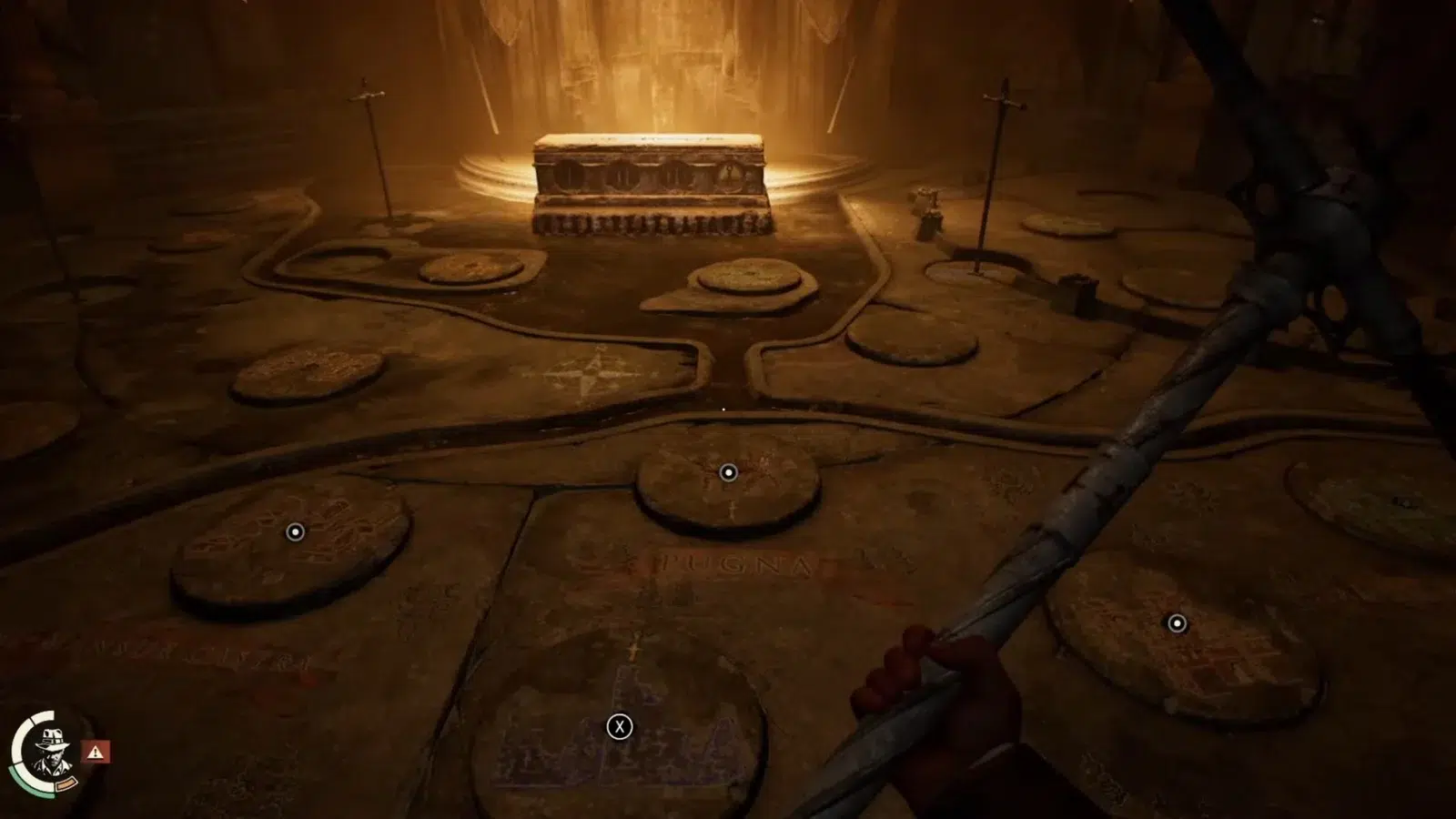The height and width of the screenshot is (819, 1456).
Task: Click the red warning triangle icon
Action: tap(96, 752)
